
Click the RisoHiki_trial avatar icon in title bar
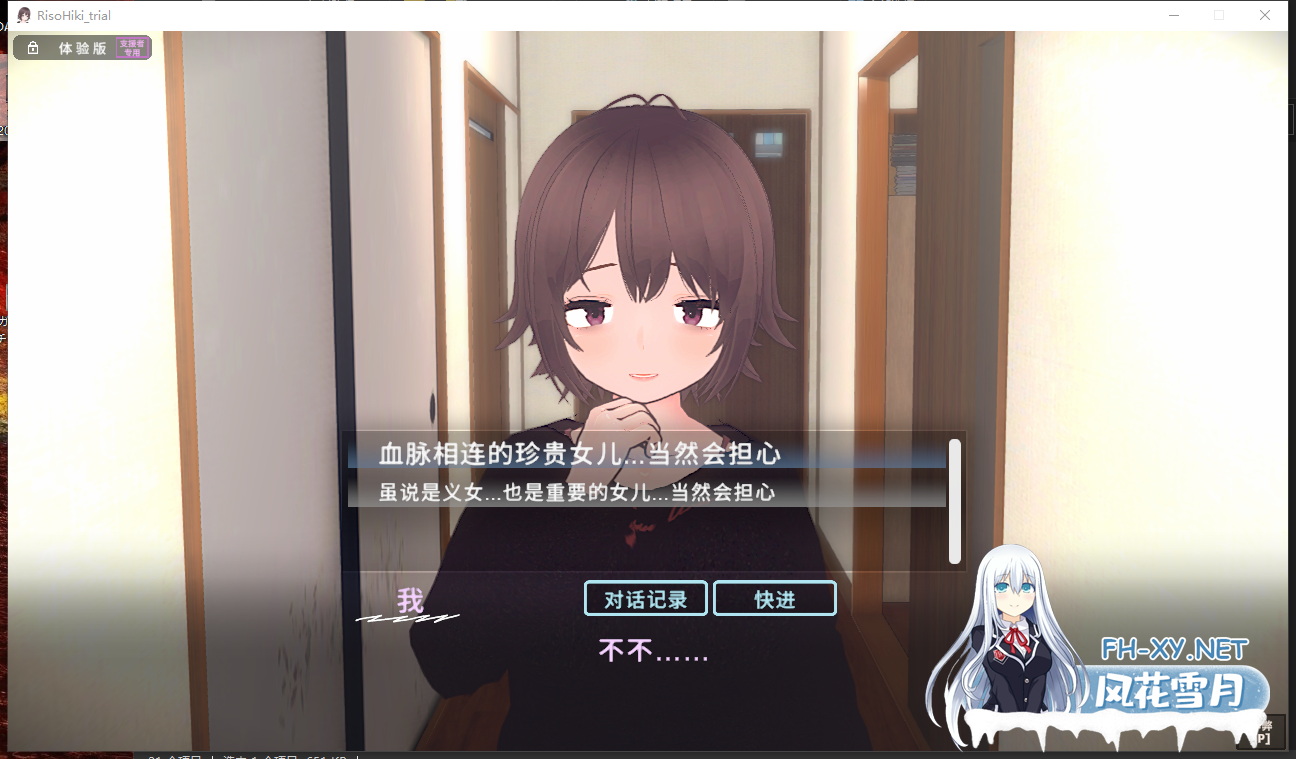click(23, 14)
